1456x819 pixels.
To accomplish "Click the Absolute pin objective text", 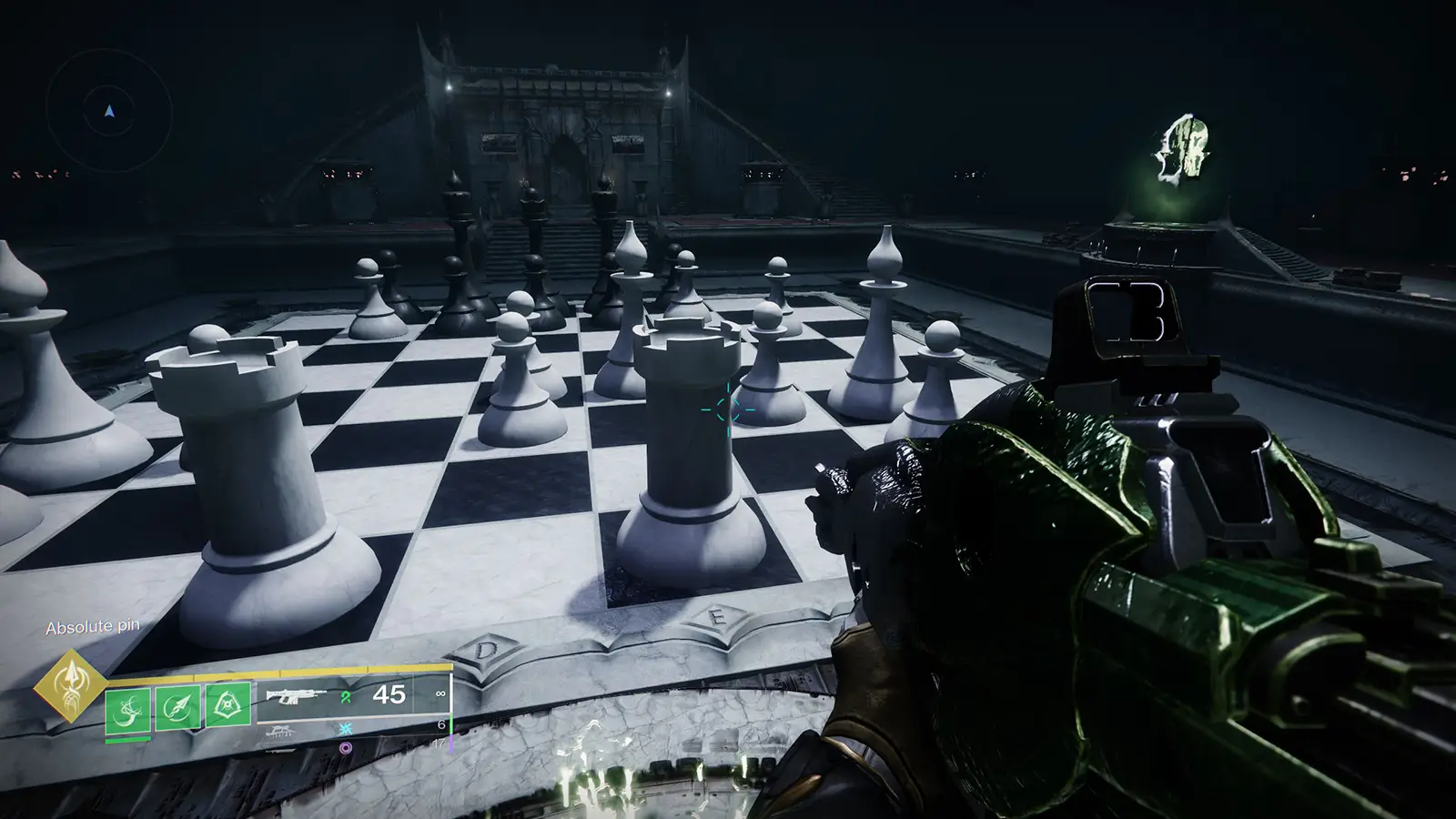I will [x=94, y=626].
